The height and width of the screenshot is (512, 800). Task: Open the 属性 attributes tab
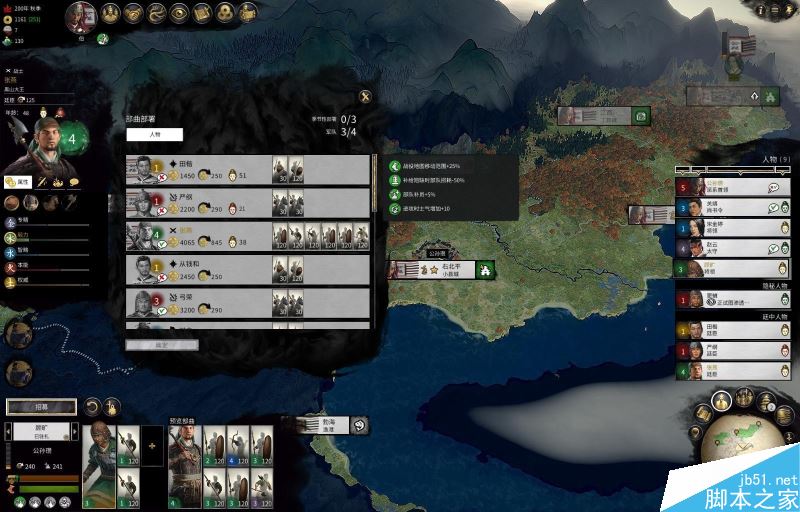(x=17, y=182)
